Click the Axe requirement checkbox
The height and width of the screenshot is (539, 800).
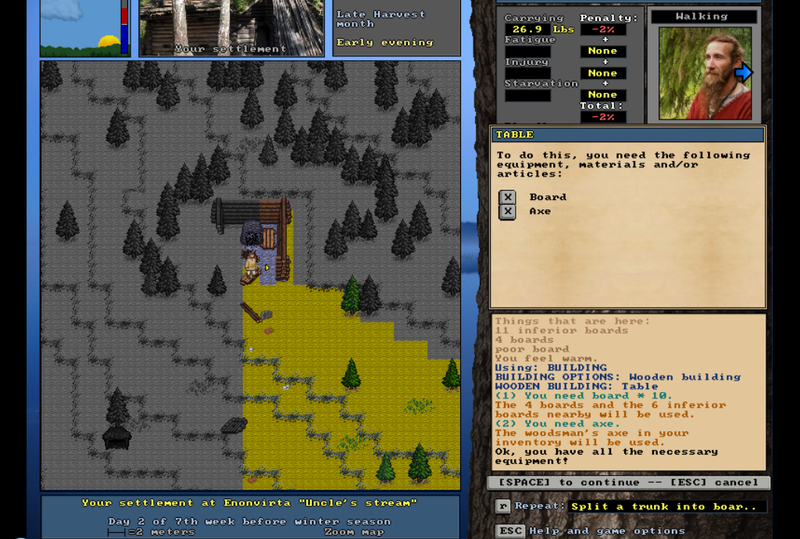507,211
